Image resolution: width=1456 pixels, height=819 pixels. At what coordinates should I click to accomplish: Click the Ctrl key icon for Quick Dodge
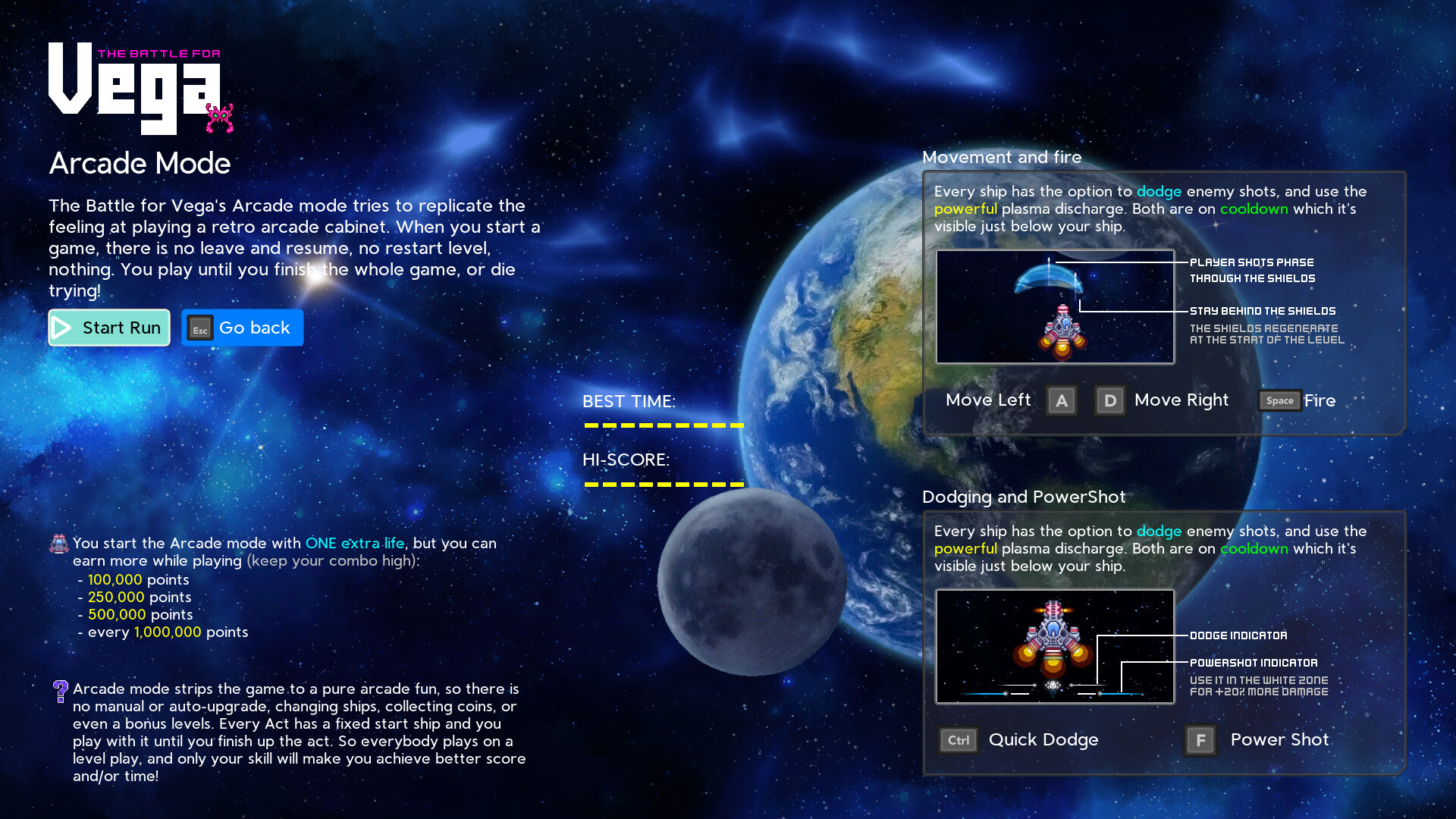(x=958, y=740)
